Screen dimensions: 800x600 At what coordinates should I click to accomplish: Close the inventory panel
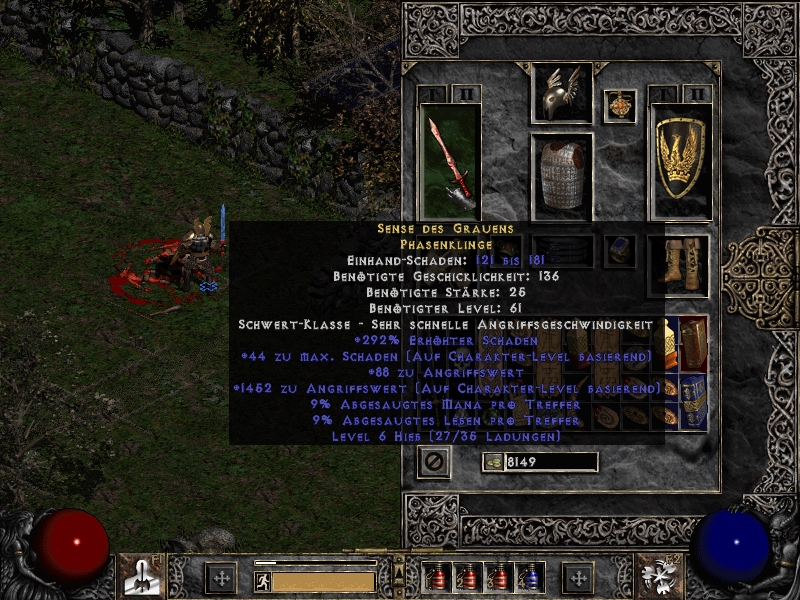click(434, 462)
